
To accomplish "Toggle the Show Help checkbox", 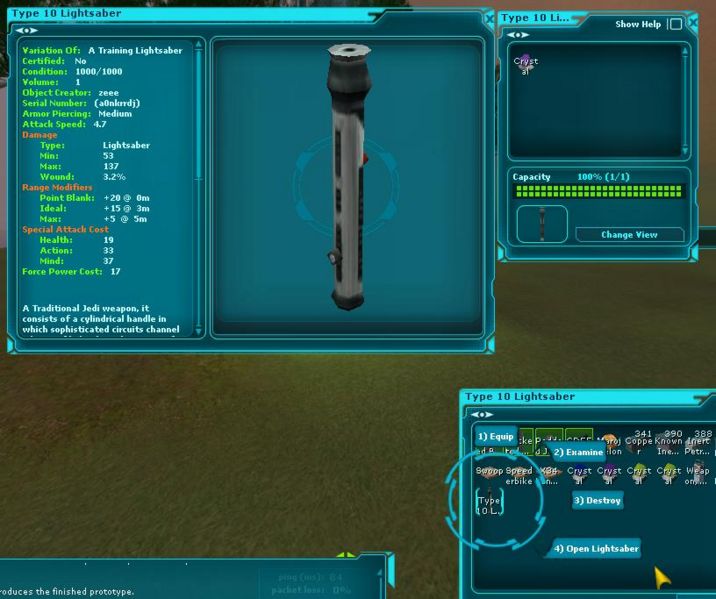I will coord(676,24).
